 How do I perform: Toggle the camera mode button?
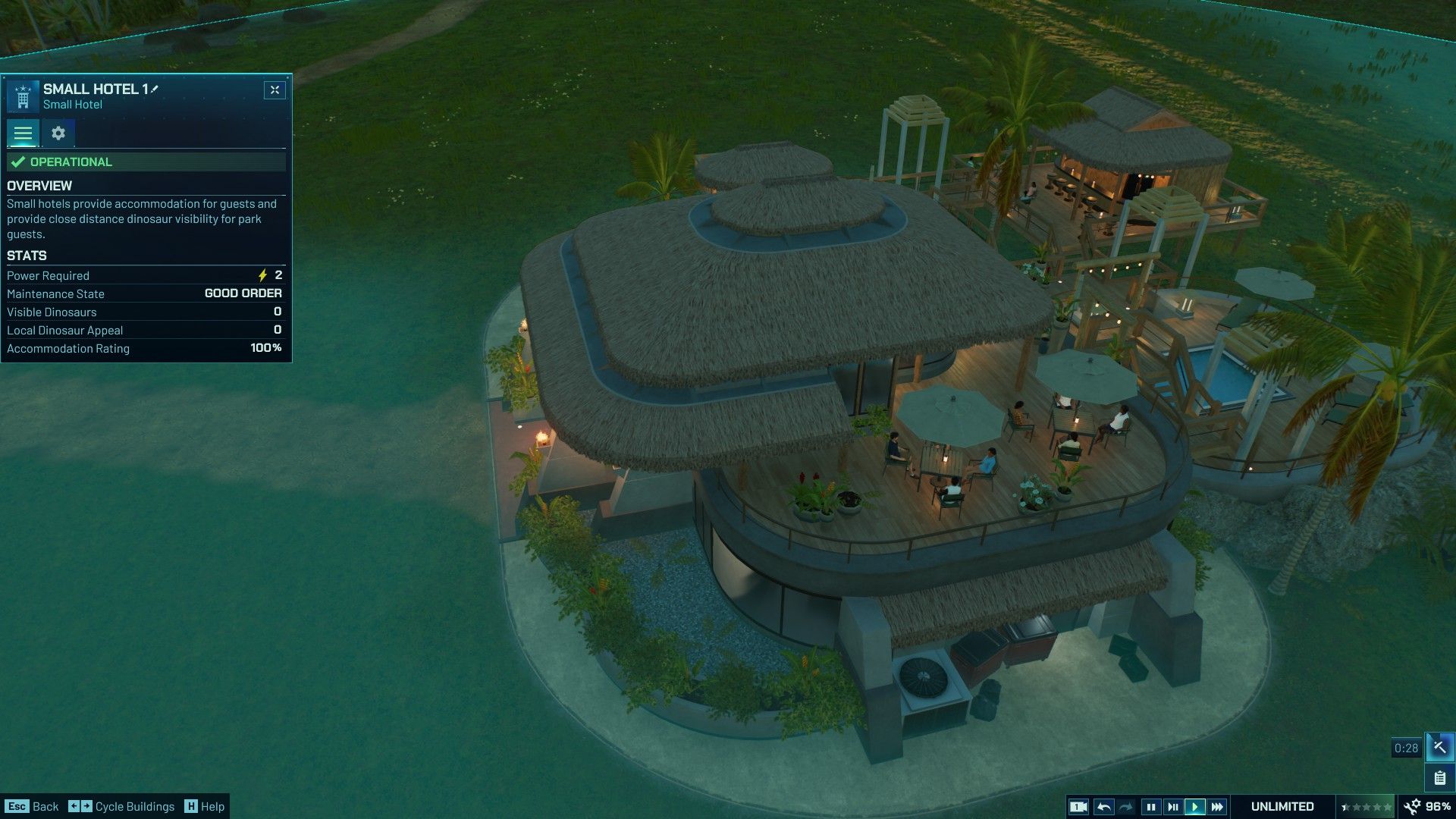(x=1078, y=807)
